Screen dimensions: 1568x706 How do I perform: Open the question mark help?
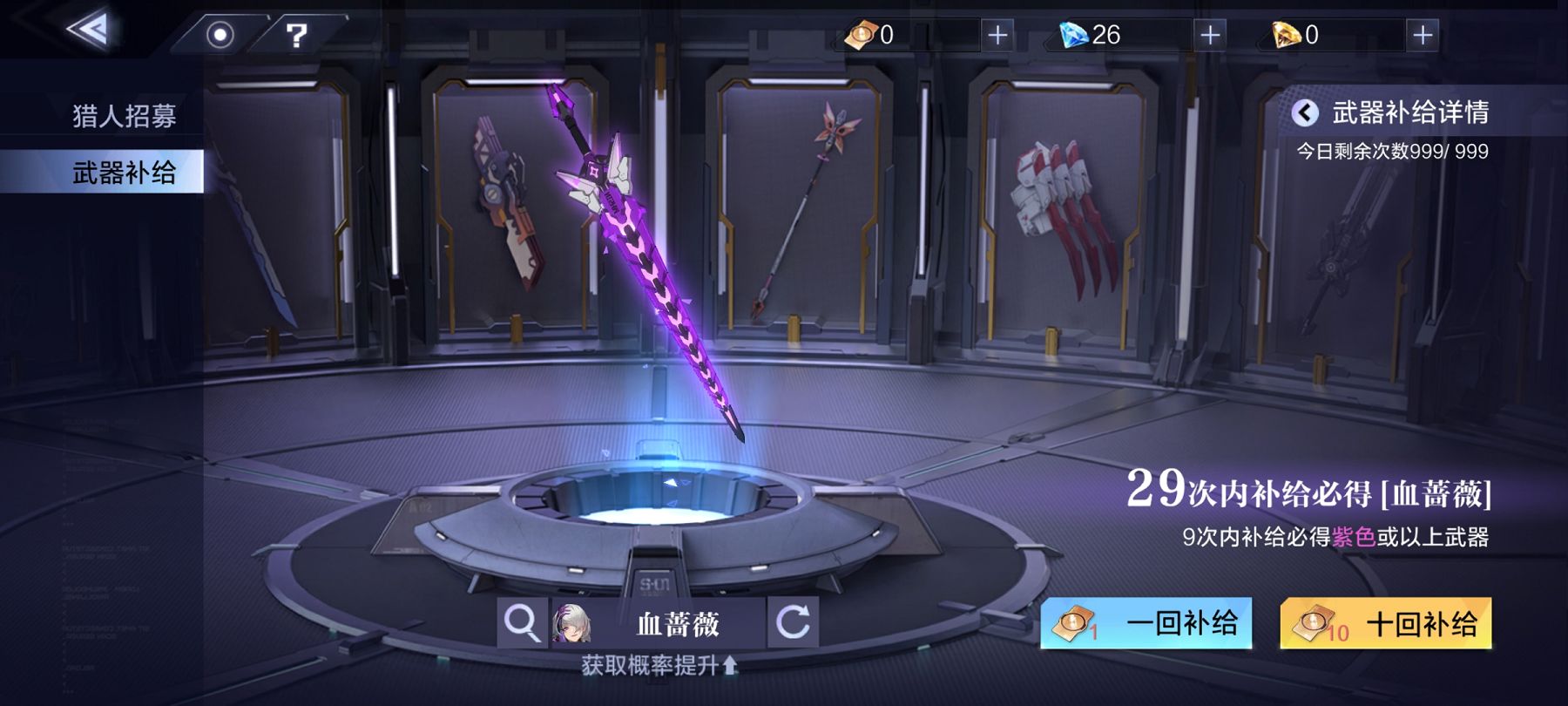pos(297,35)
